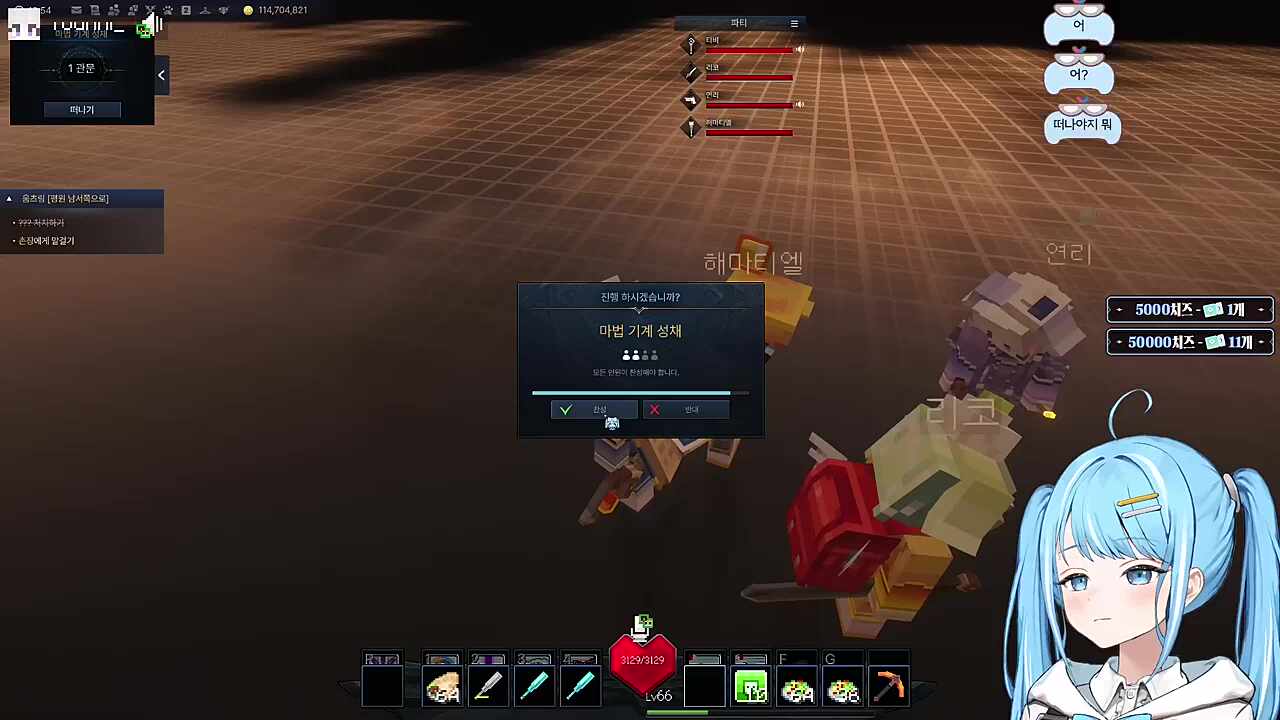Accept the raid vote with 찬성
This screenshot has width=1280, height=720.
(593, 410)
